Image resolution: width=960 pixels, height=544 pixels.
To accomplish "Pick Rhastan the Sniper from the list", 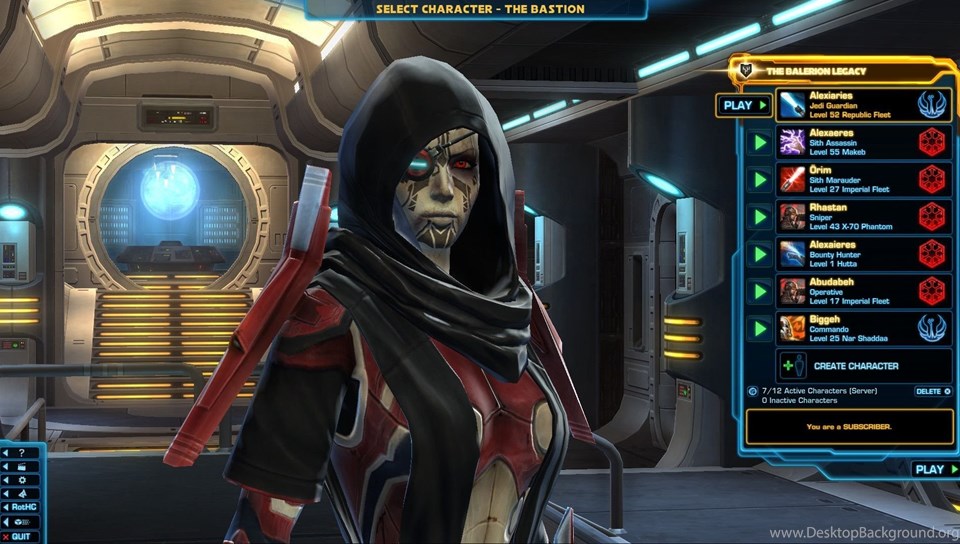I will tap(862, 217).
